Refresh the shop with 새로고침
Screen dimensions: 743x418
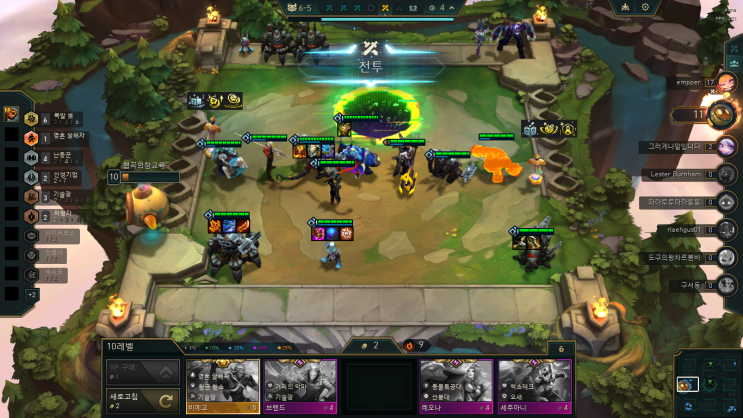(x=141, y=400)
